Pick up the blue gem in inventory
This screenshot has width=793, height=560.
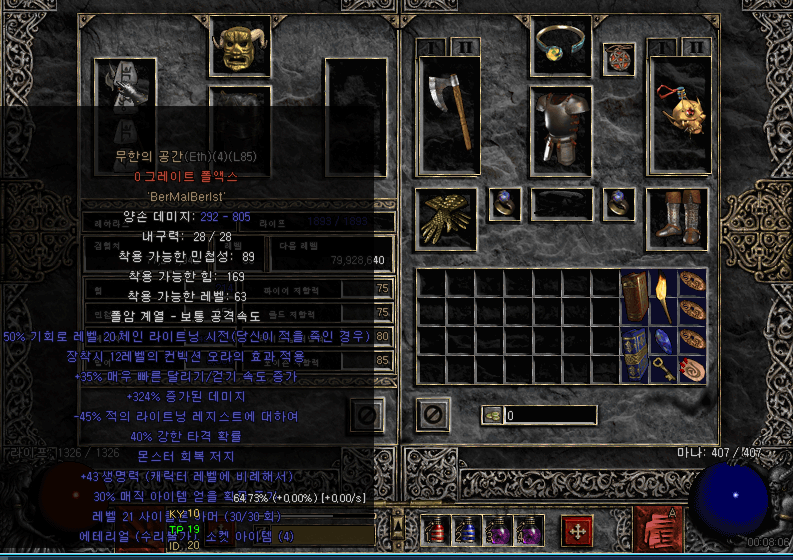[663, 341]
